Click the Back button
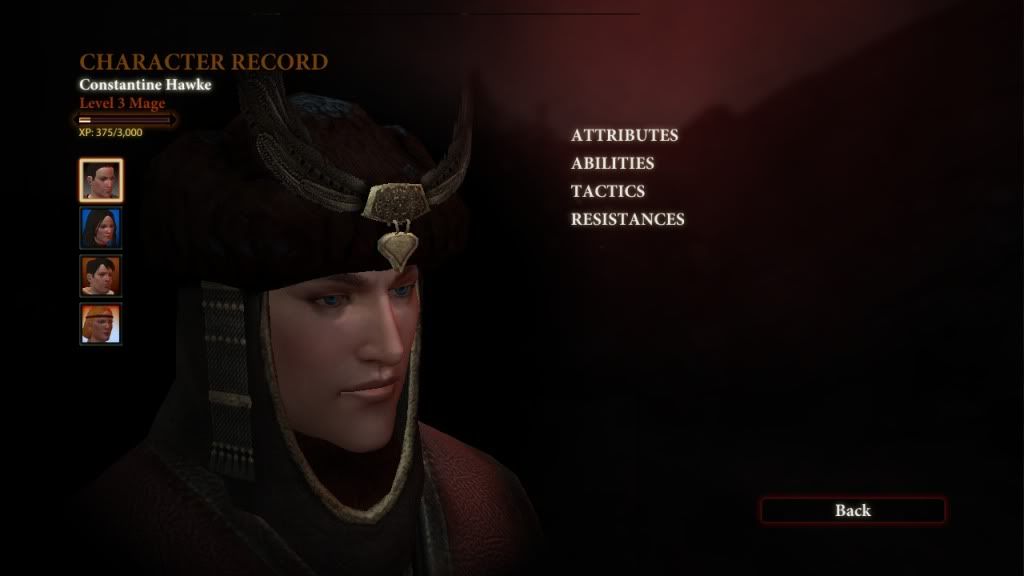Image resolution: width=1024 pixels, height=576 pixels. (852, 511)
